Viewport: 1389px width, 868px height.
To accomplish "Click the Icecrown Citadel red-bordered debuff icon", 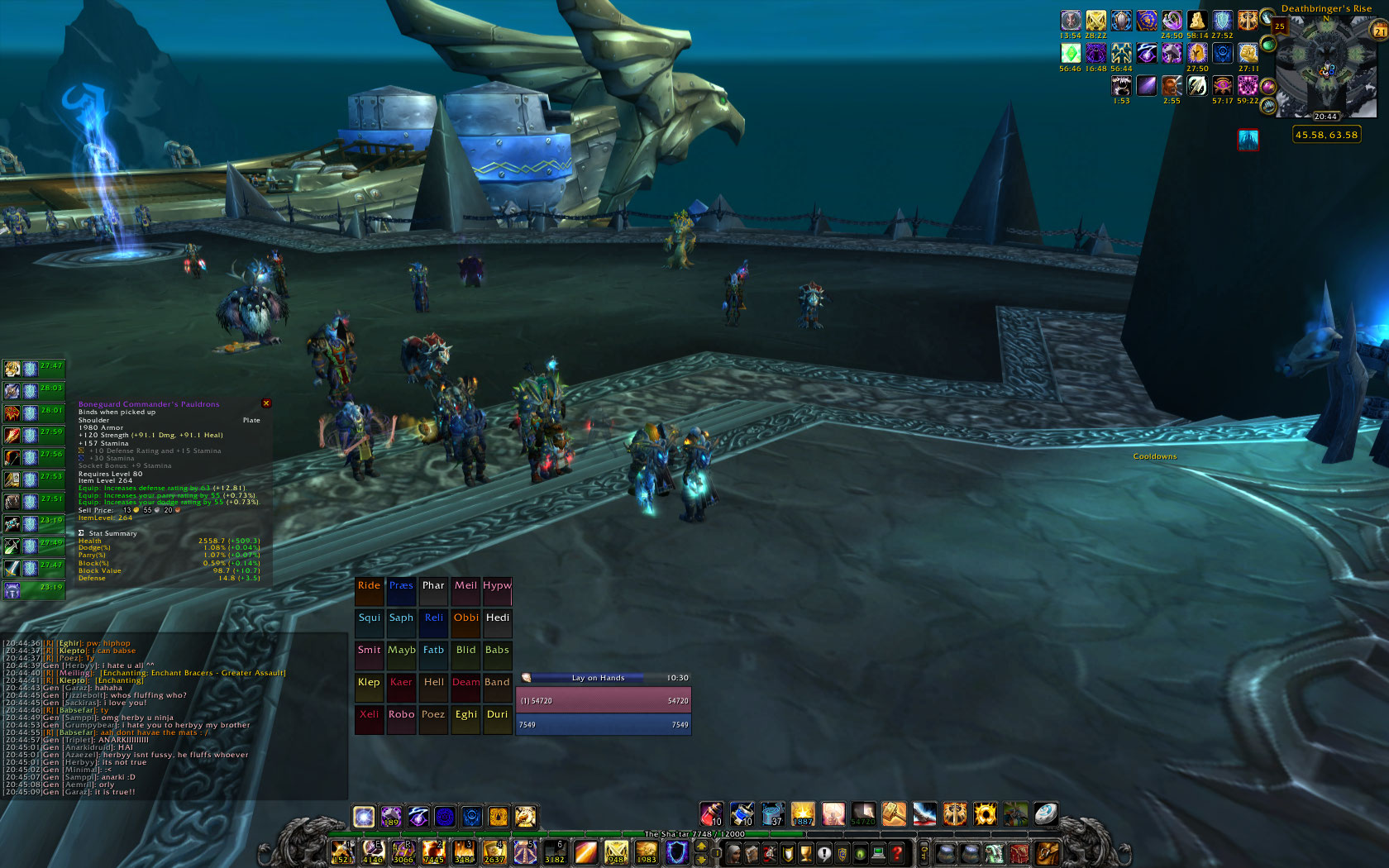I will click(x=1248, y=140).
